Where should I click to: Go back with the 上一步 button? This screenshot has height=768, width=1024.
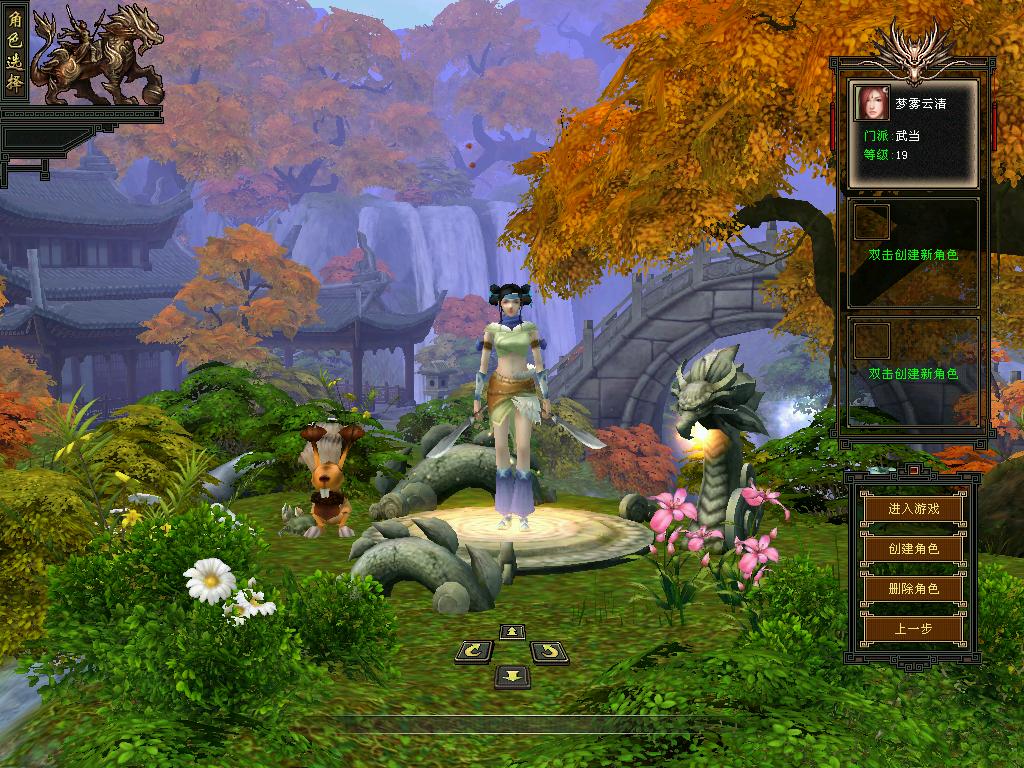[913, 629]
